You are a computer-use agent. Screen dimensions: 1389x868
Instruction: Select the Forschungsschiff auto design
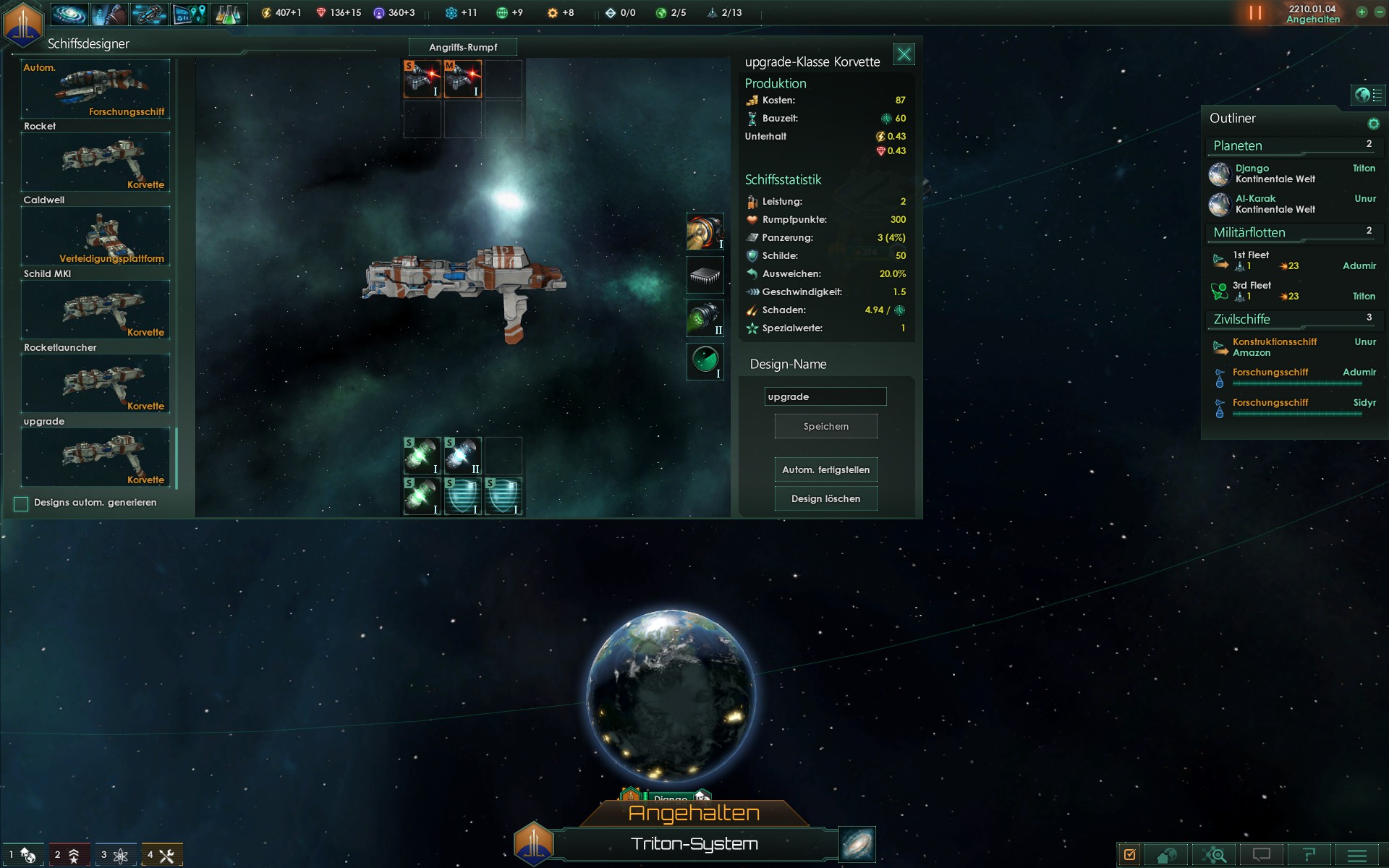95,88
